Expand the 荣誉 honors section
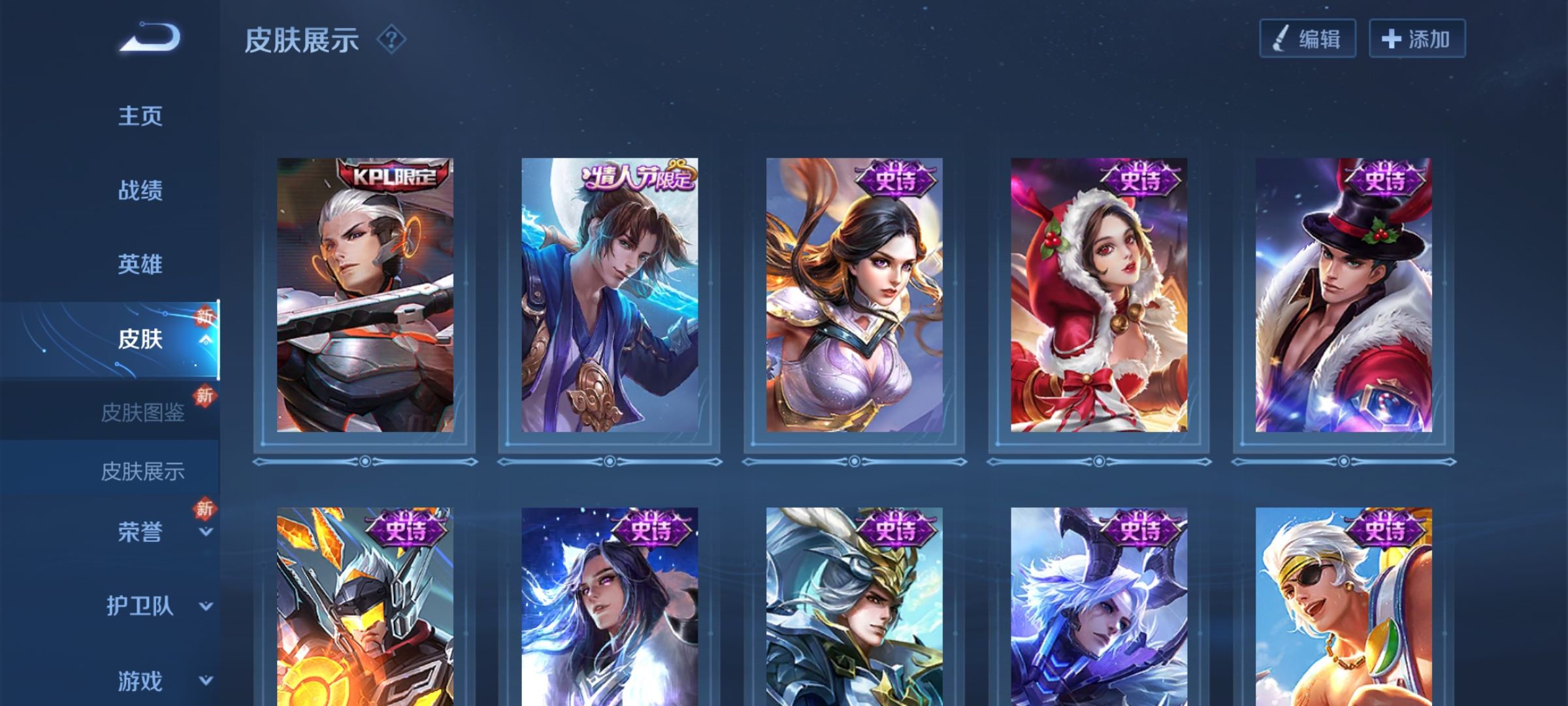 140,532
